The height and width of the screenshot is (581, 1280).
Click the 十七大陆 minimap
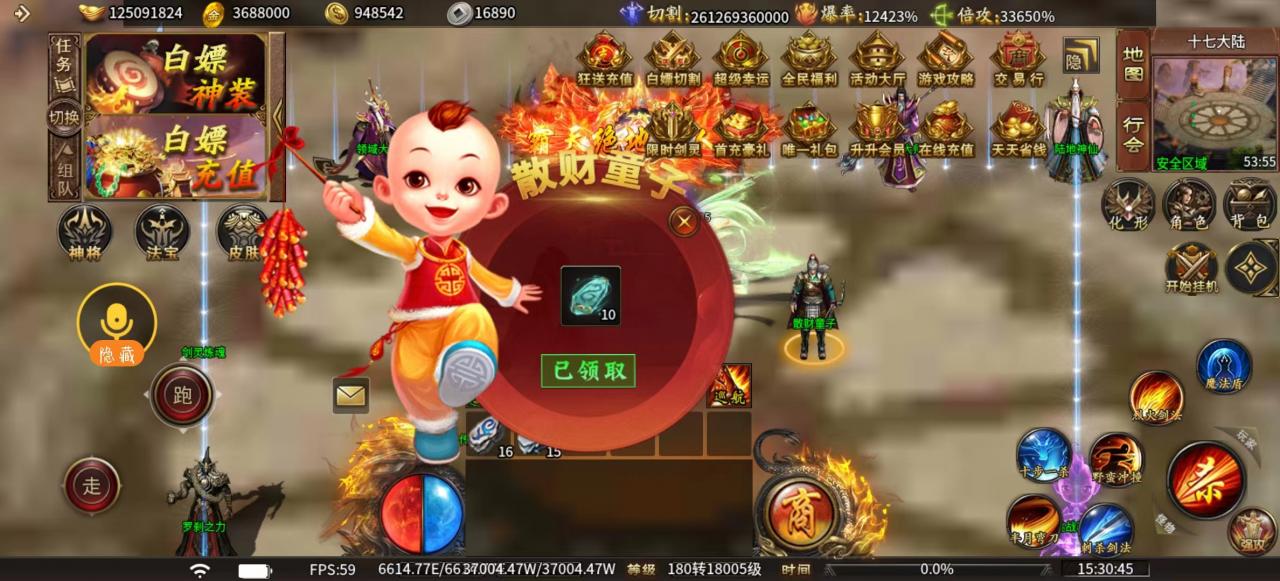pos(1215,112)
